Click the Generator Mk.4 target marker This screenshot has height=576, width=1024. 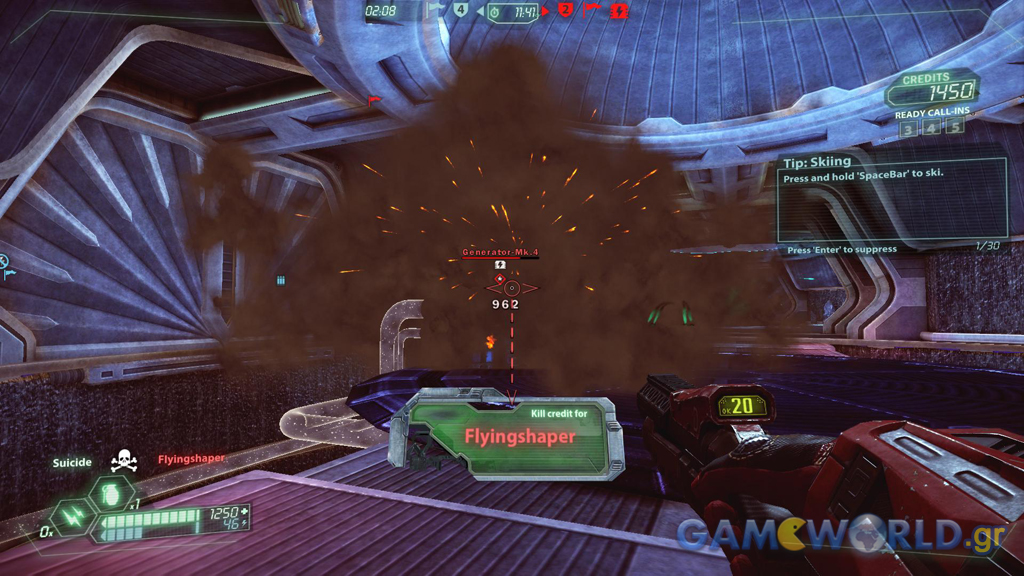512,288
